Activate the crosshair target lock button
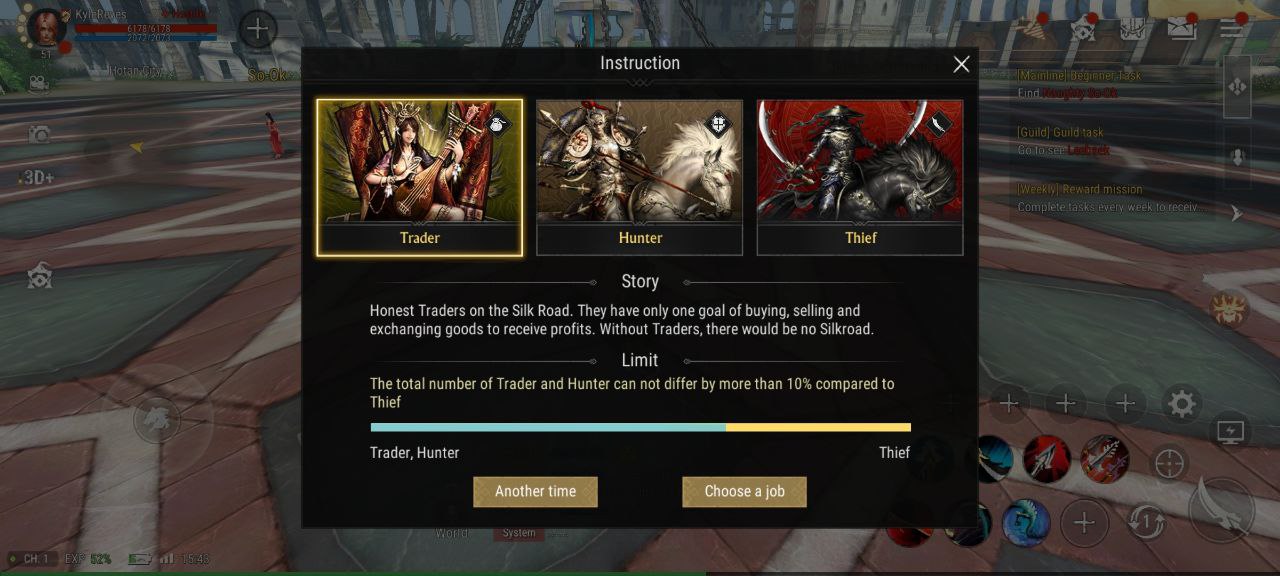 (x=1169, y=463)
